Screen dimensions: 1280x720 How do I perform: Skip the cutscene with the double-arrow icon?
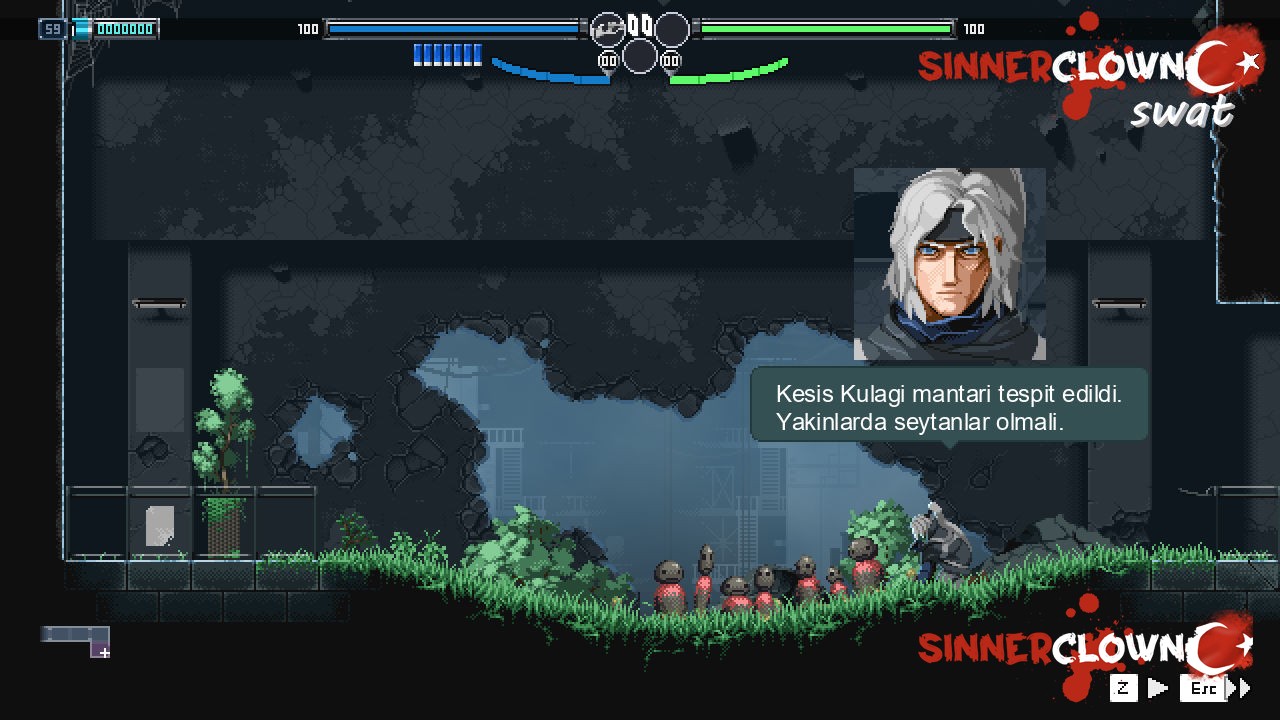click(1239, 688)
